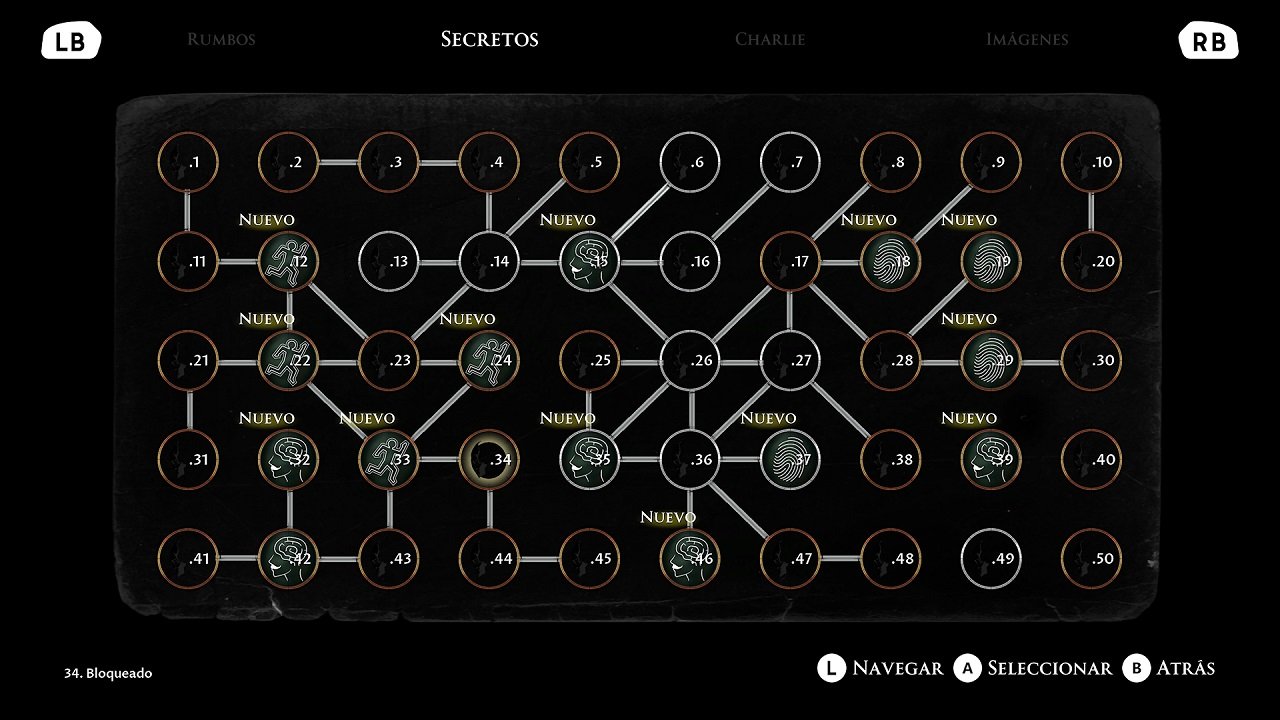Select locked secret node 50
Image resolution: width=1280 pixels, height=720 pixels.
click(1091, 559)
